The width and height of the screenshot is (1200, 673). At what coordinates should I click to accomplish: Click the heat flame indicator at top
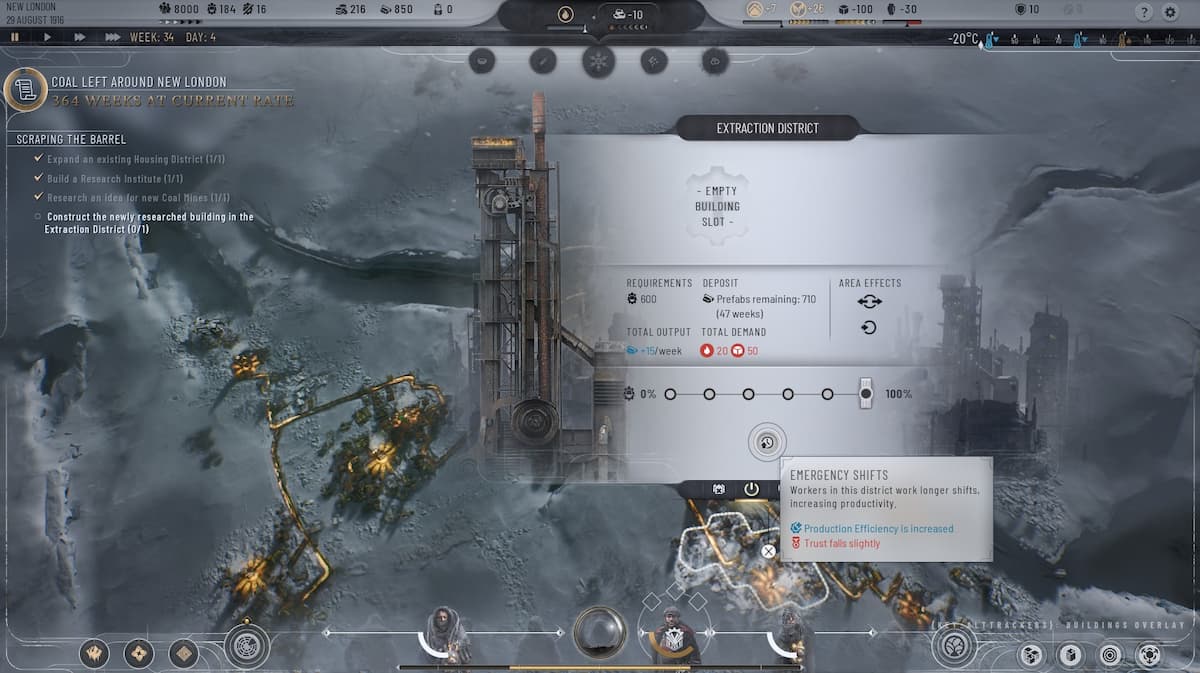567,15
